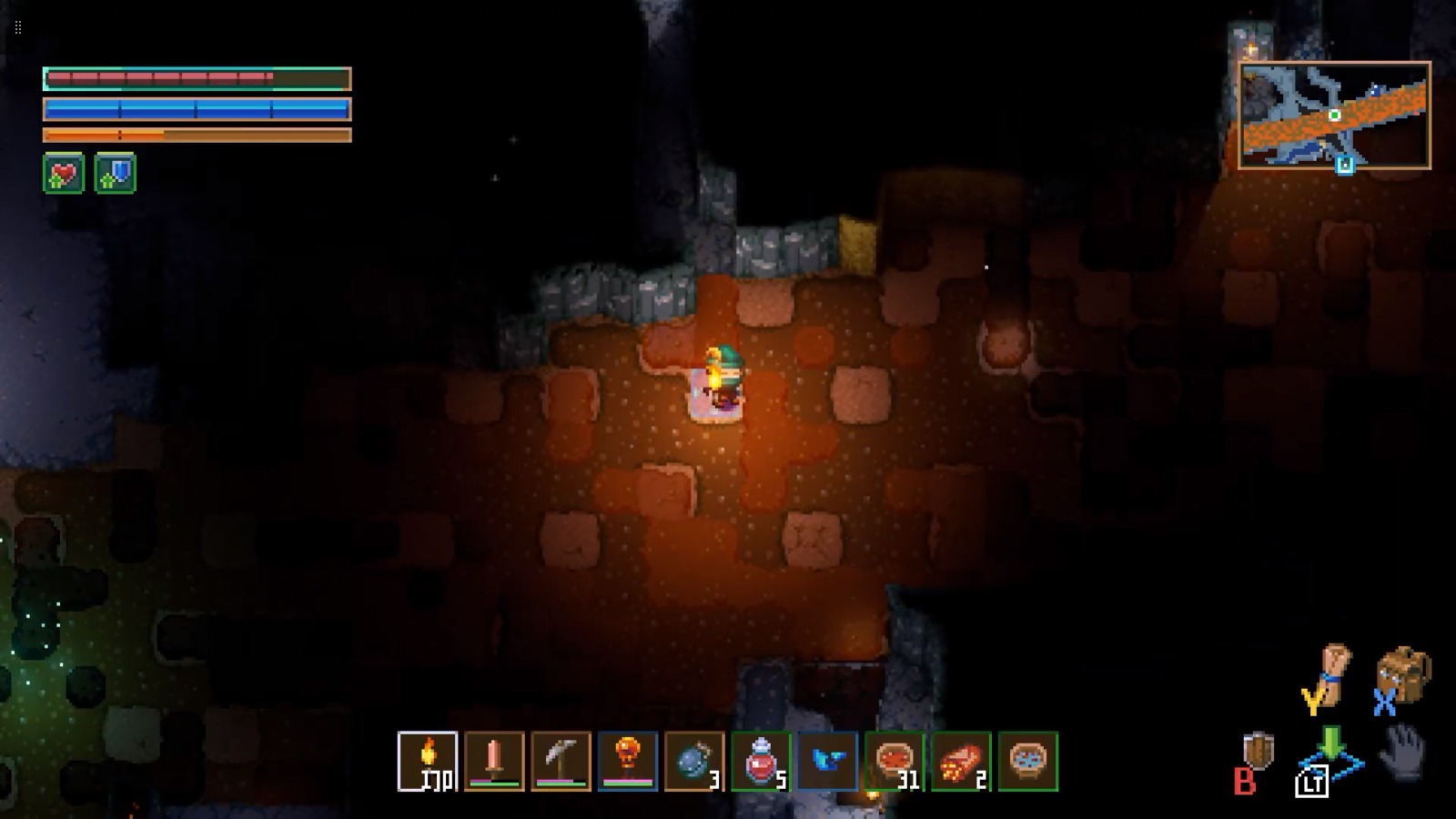
Task: Open the minimap
Action: (x=1334, y=116)
